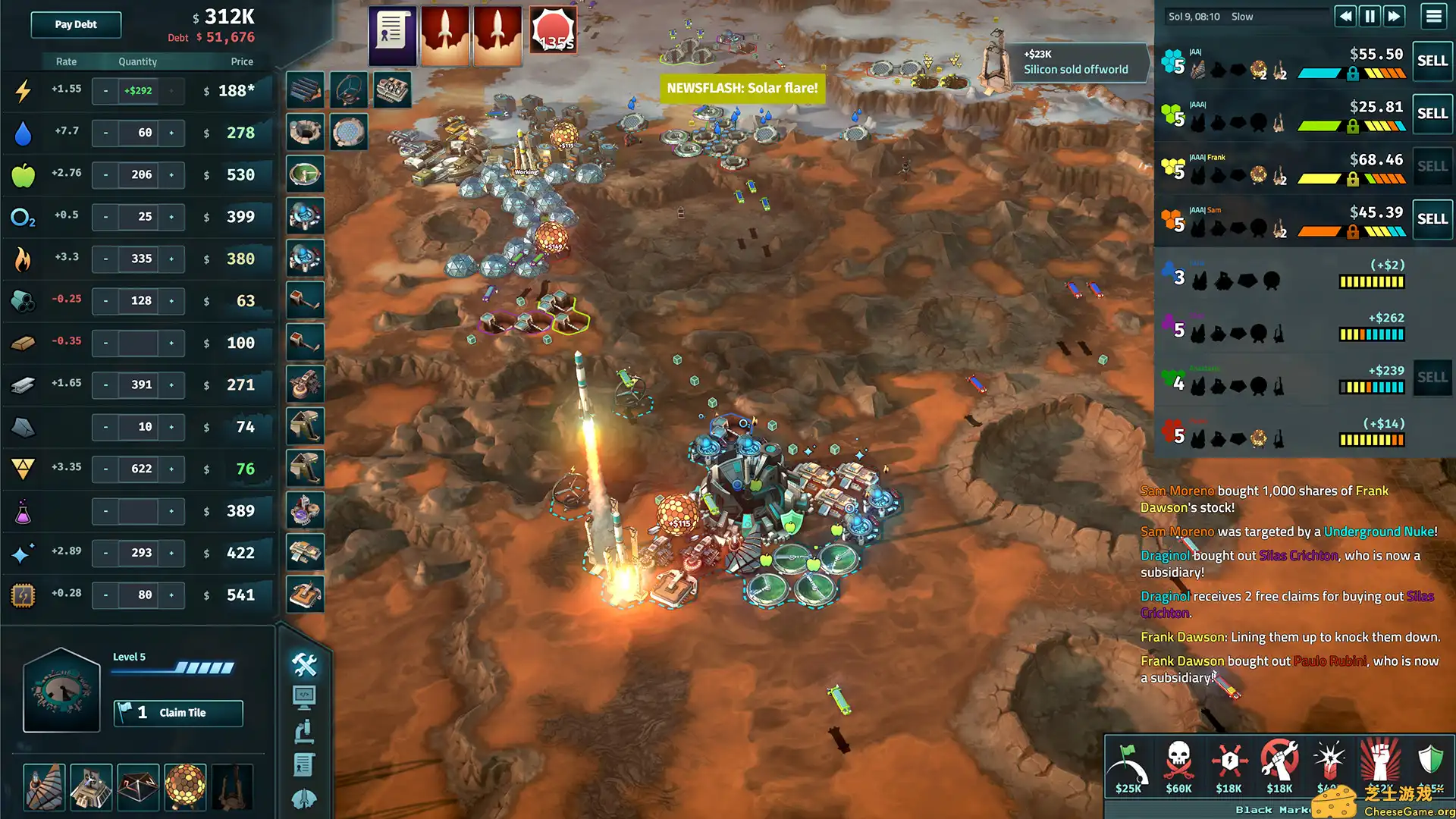Viewport: 1456px width, 819px height.
Task: Increase water quantity with the plus button
Action: 171,133
